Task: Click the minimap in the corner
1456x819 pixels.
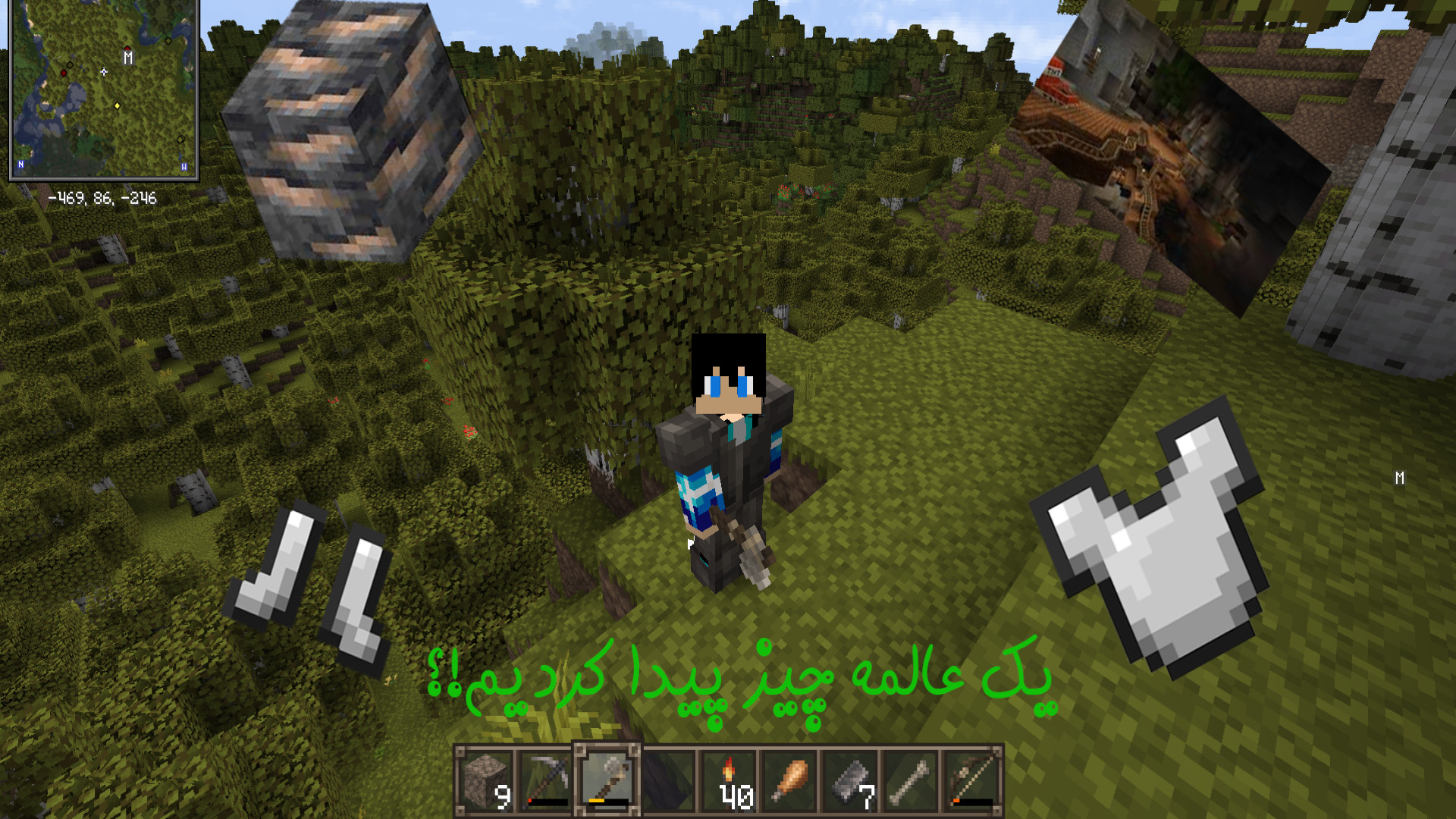Action: tap(104, 89)
